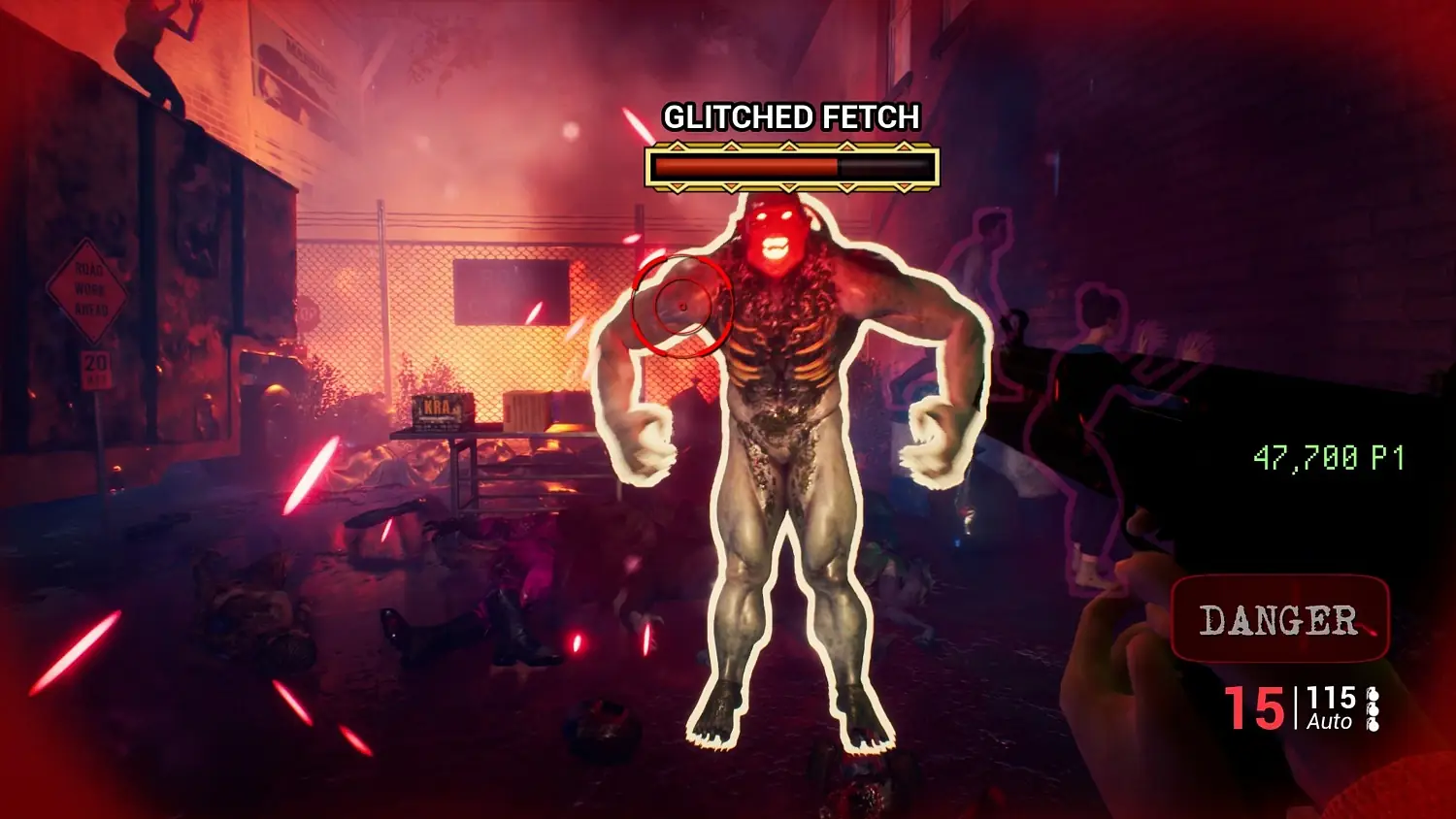
Task: Click the middle grenade icon
Action: [x=1373, y=711]
